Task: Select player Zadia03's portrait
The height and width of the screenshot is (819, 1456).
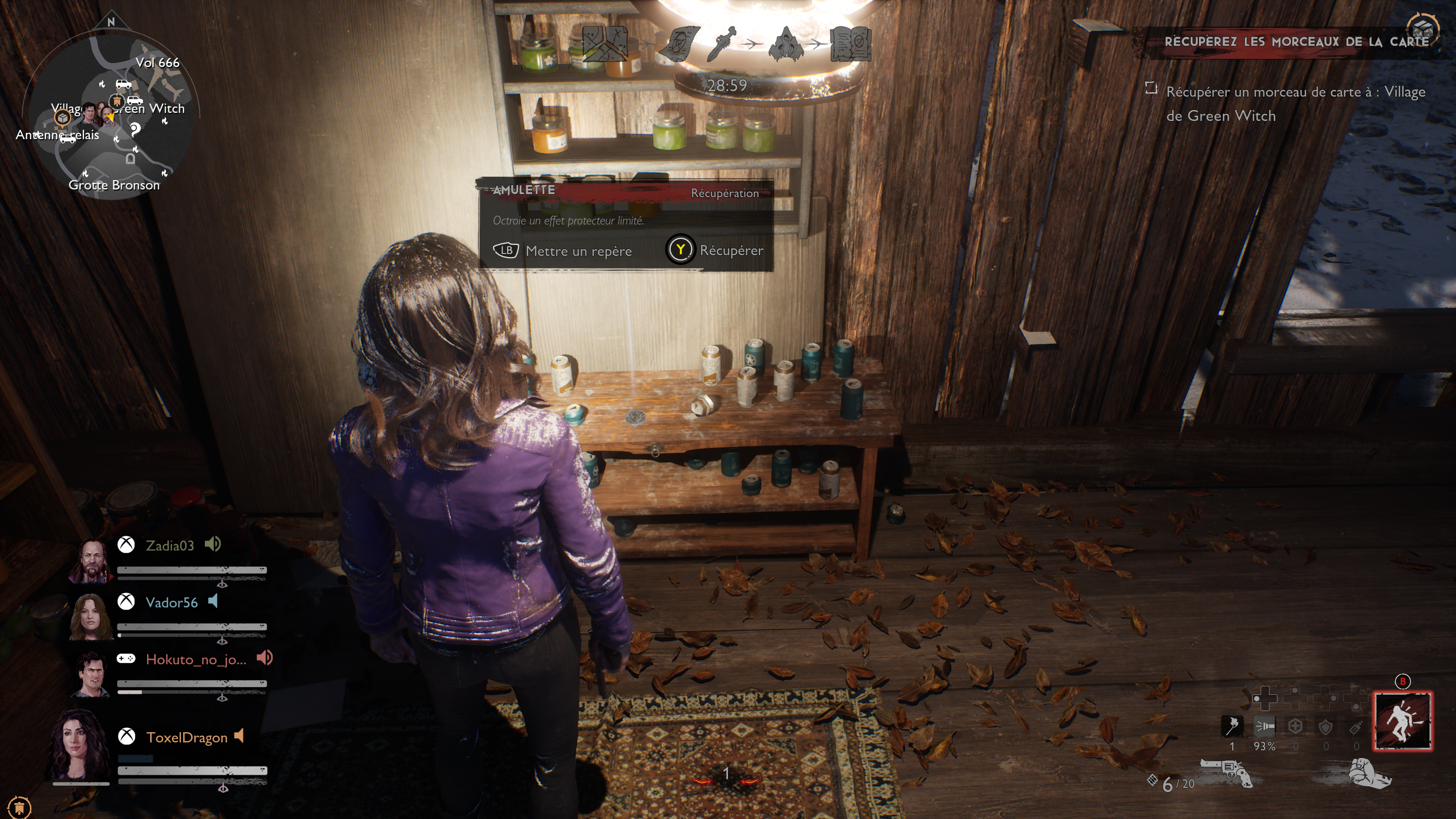Action: coord(91,561)
